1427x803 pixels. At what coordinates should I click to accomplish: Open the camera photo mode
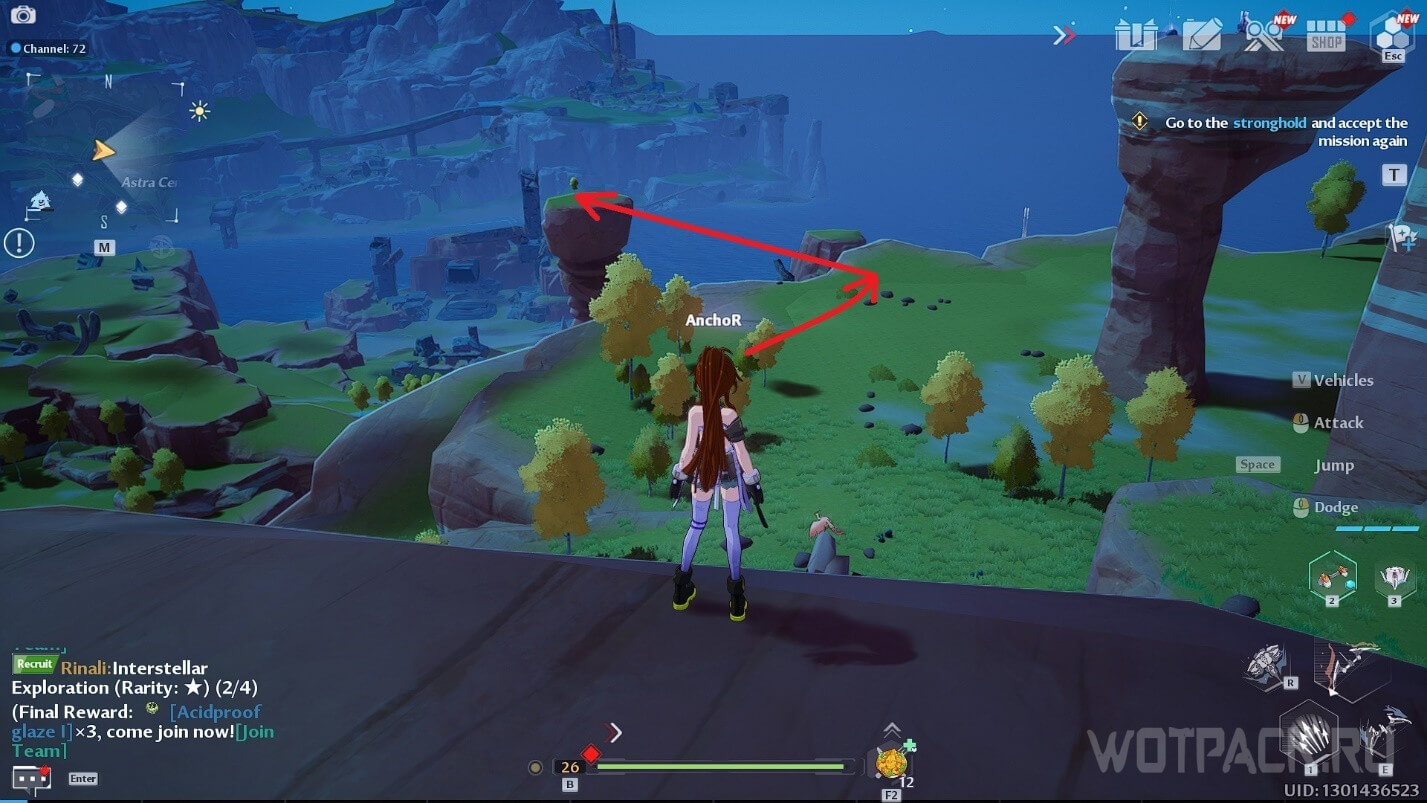22,15
